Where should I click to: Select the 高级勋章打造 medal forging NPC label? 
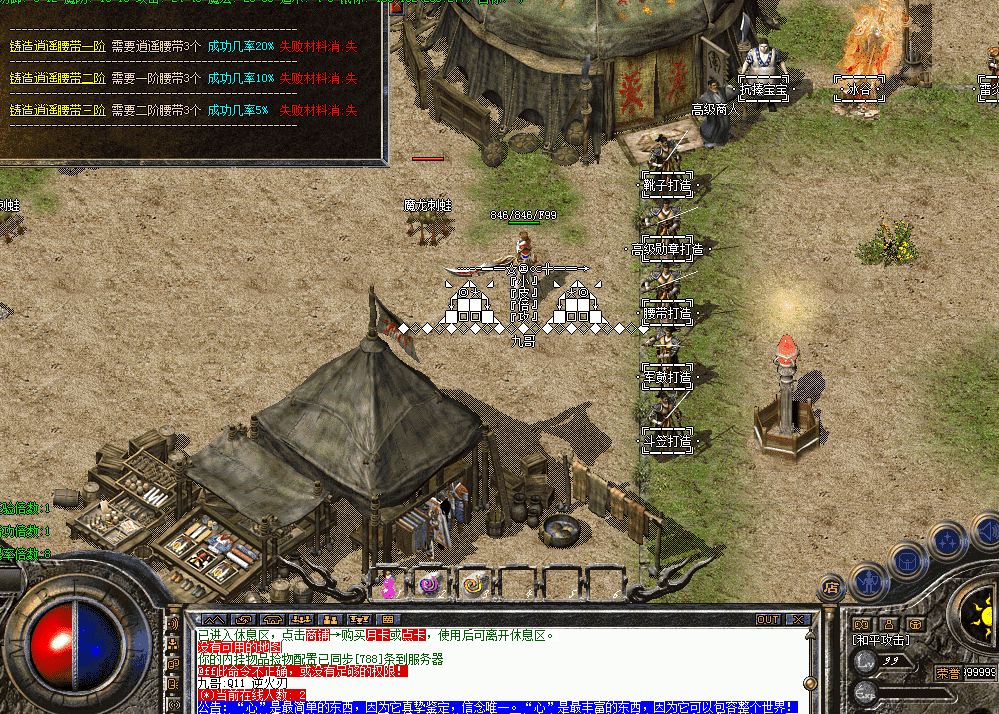coord(667,249)
